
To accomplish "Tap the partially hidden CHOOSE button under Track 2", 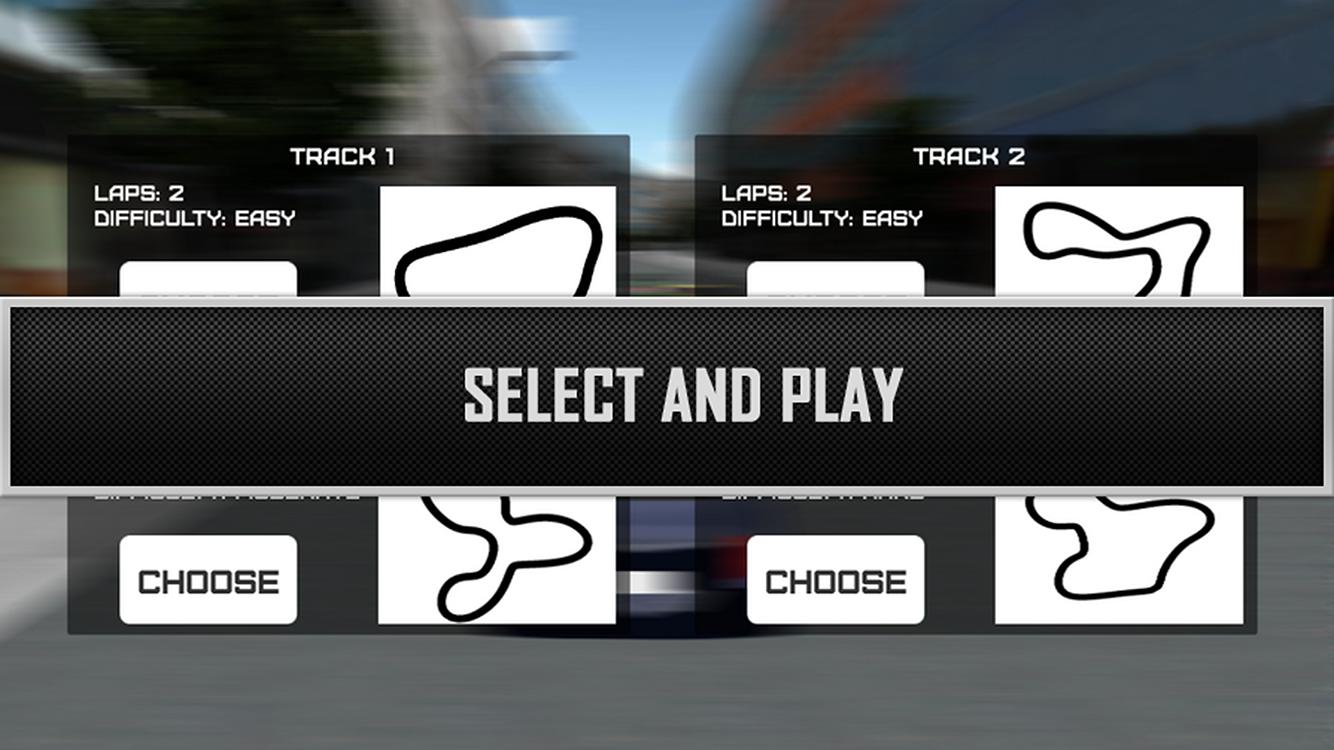I will 835,280.
